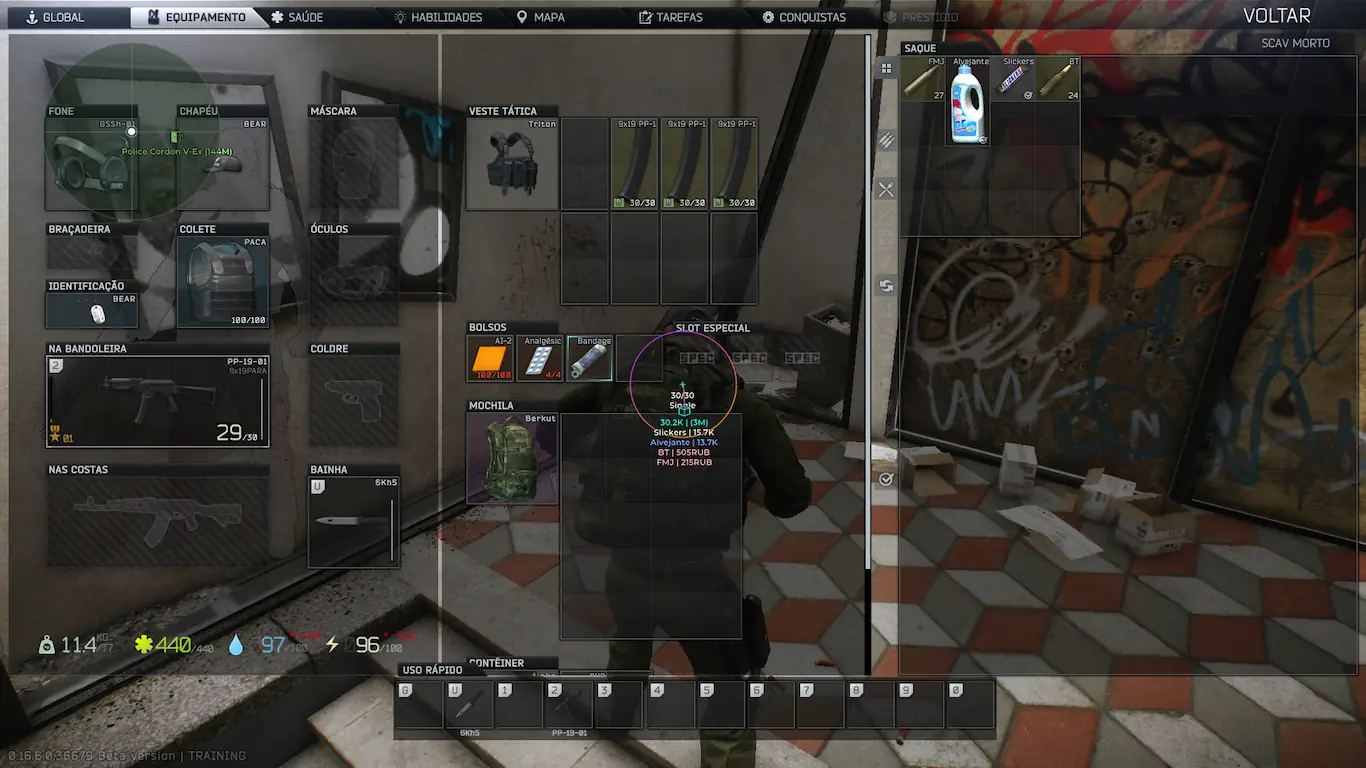The image size is (1366, 768).
Task: Select the Alvejante bleach bottle in loot
Action: click(968, 102)
